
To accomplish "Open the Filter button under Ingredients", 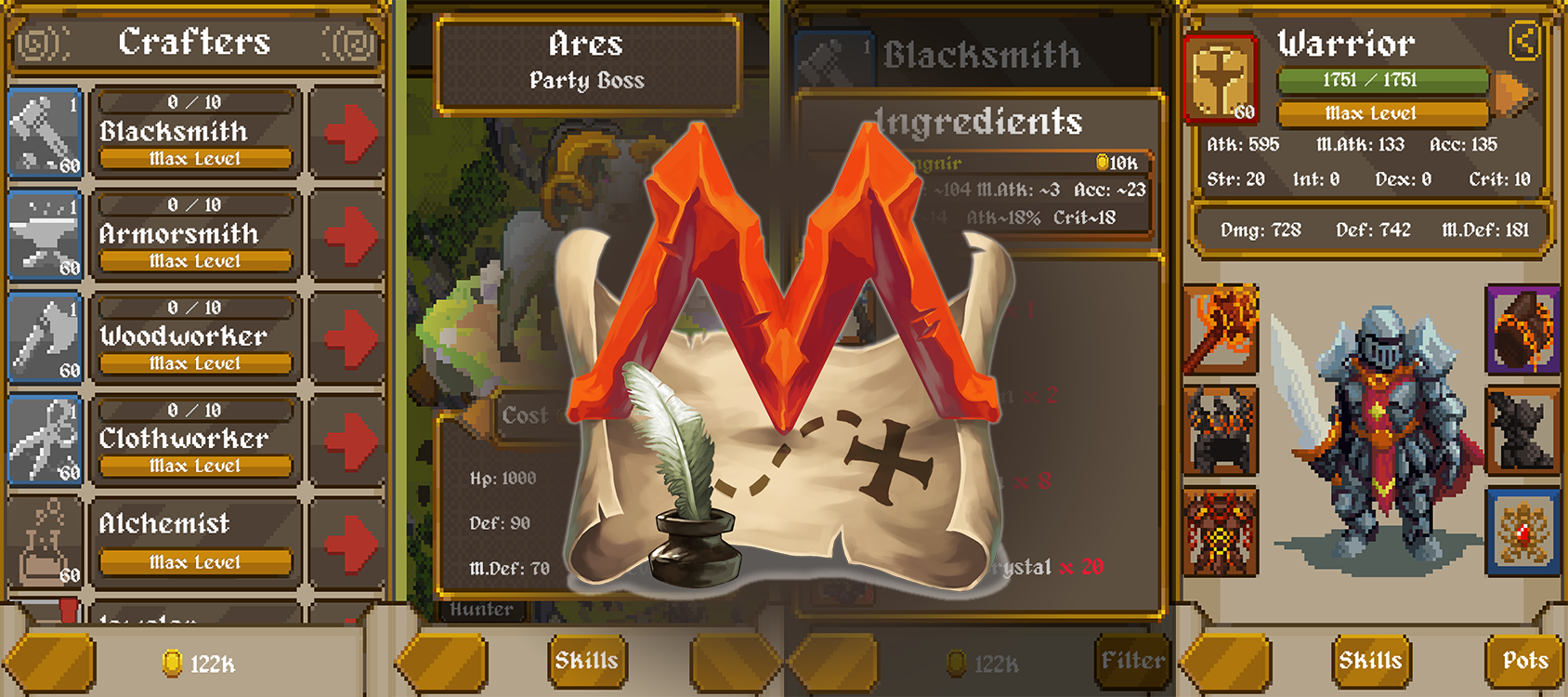I will pos(1132,661).
